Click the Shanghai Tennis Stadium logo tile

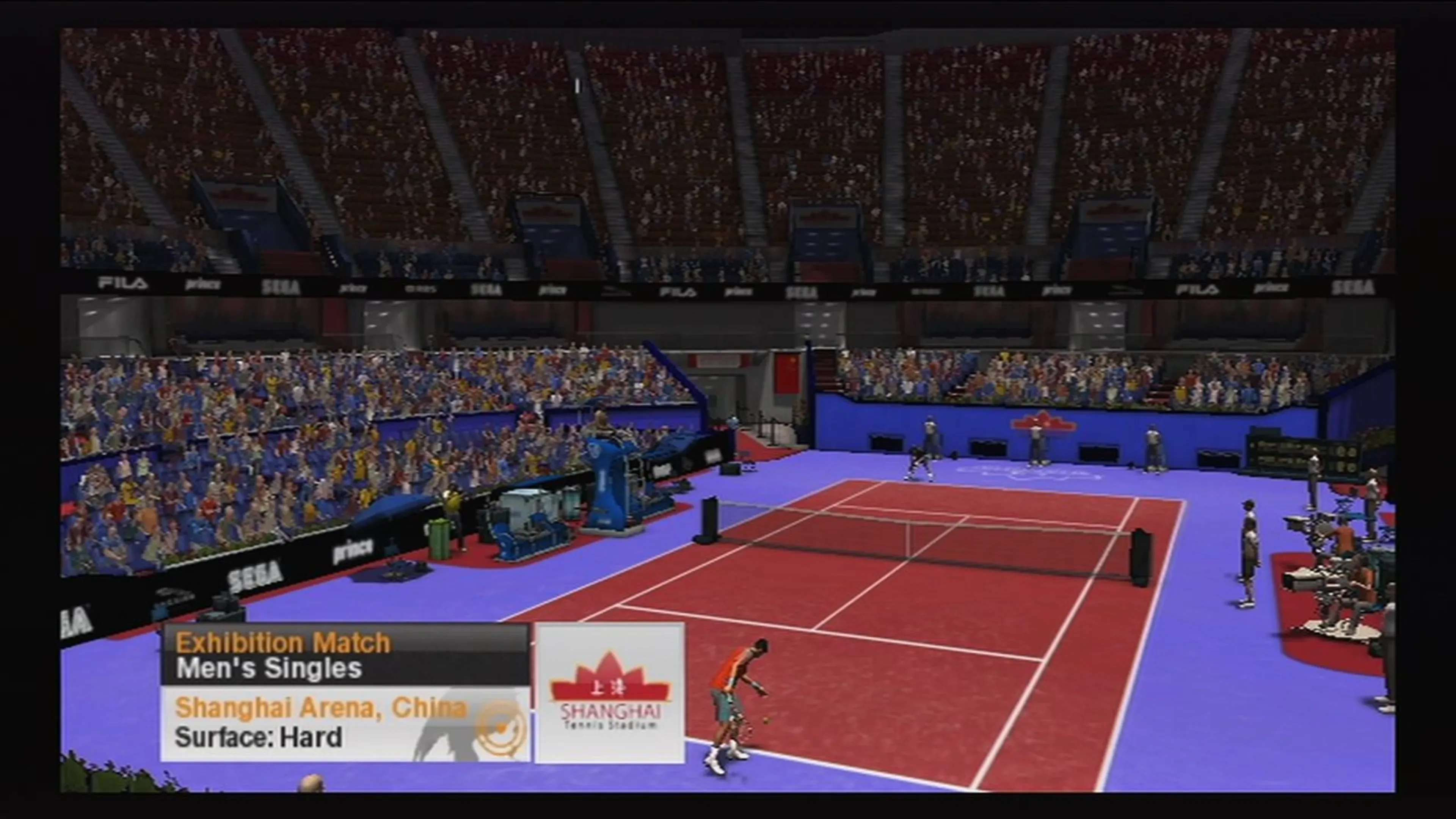pos(610,693)
